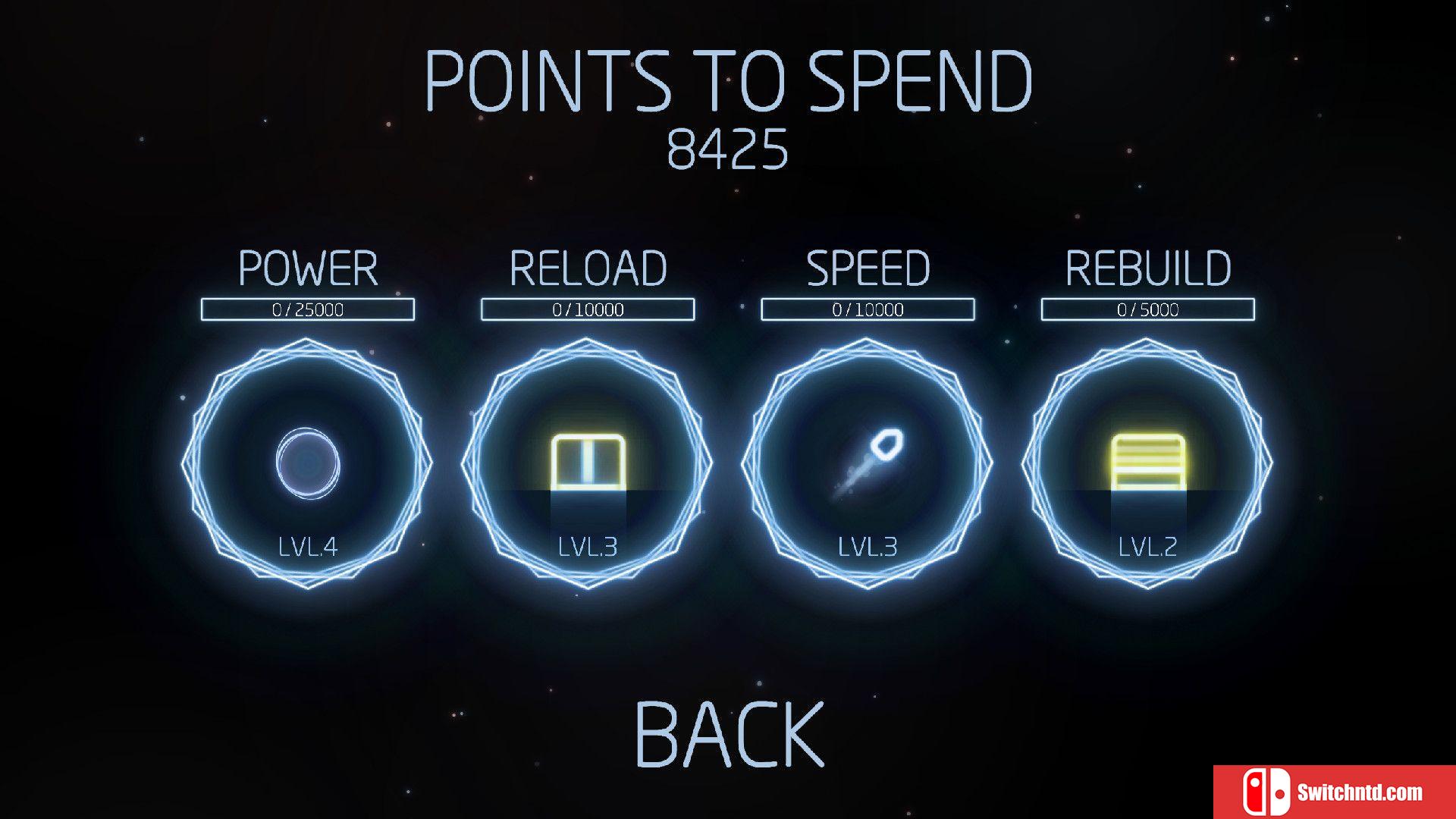Select the Speed upgrade with bullet icon
The width and height of the screenshot is (1456, 819).
pos(867,463)
